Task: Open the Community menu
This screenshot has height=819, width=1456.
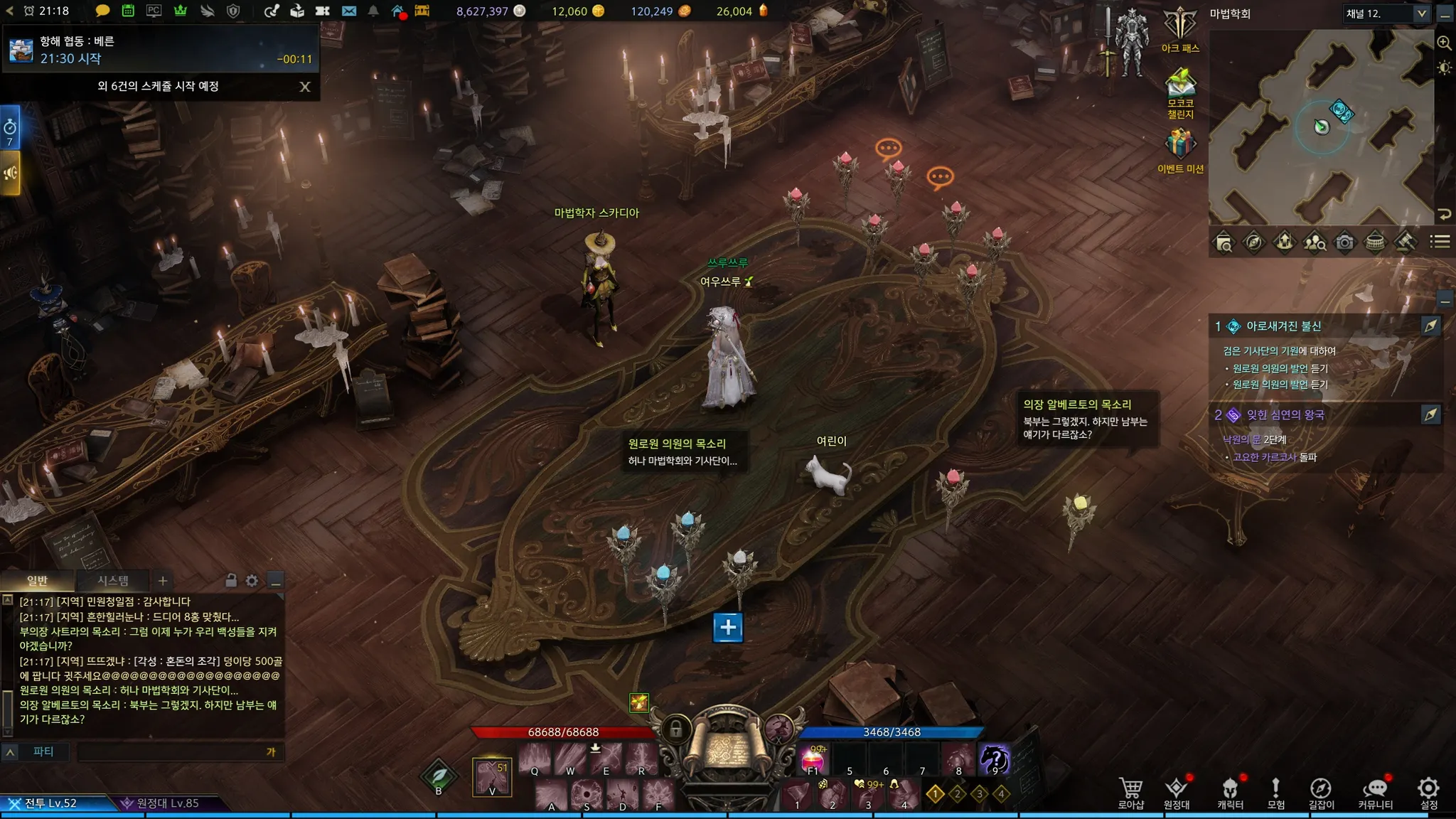Action: click(1375, 792)
